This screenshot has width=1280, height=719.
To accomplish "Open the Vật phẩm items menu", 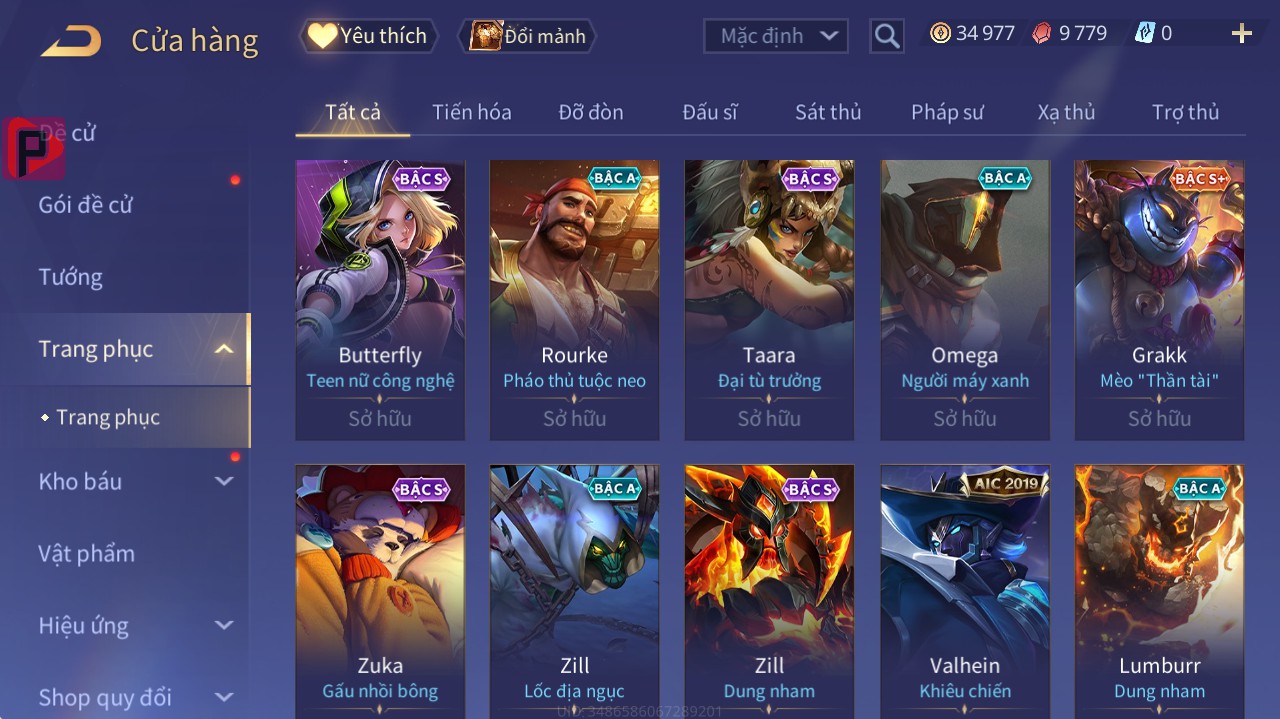I will tap(87, 553).
